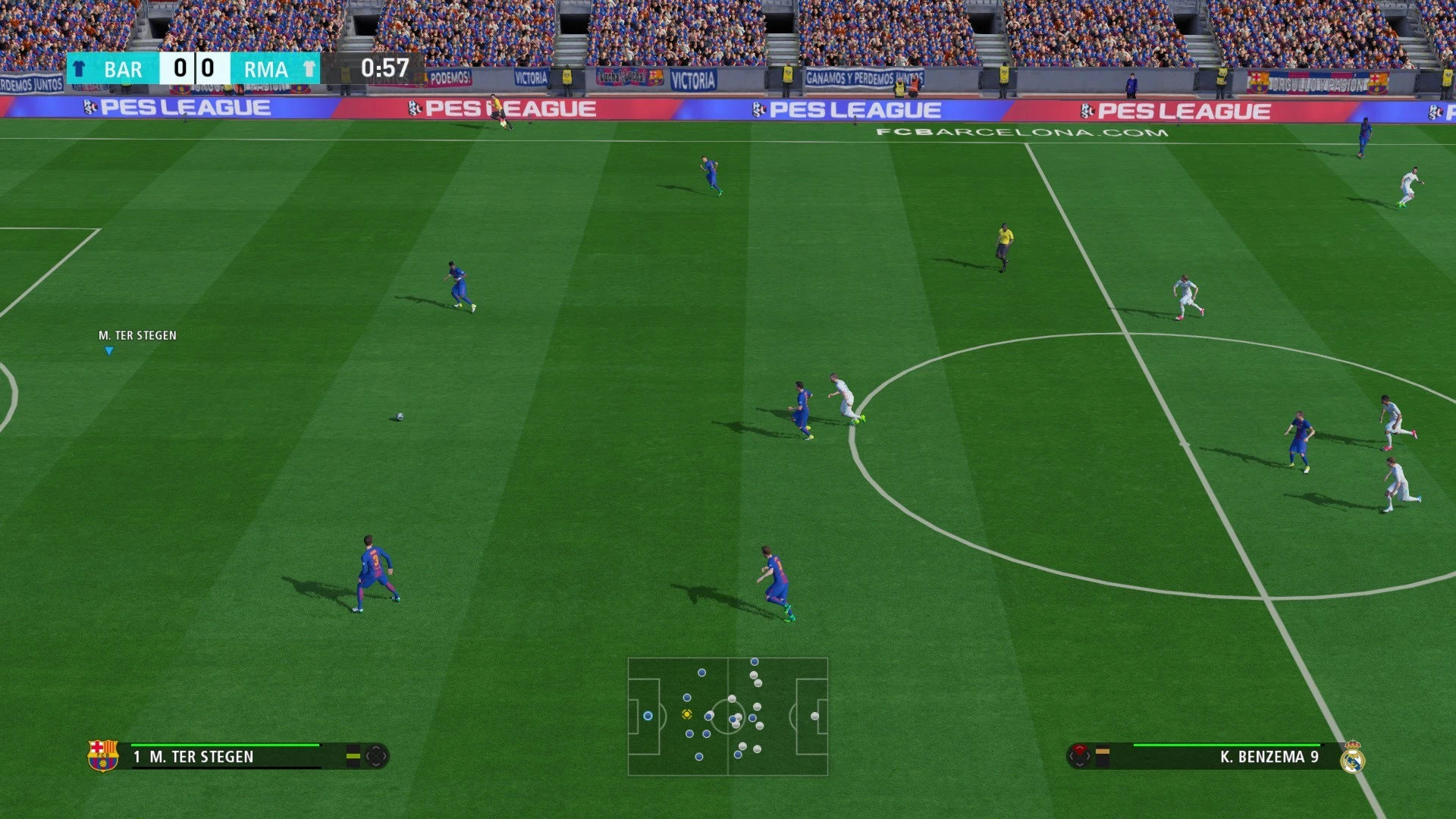This screenshot has width=1456, height=819.
Task: Select the white RMA kit icon
Action: (x=309, y=69)
